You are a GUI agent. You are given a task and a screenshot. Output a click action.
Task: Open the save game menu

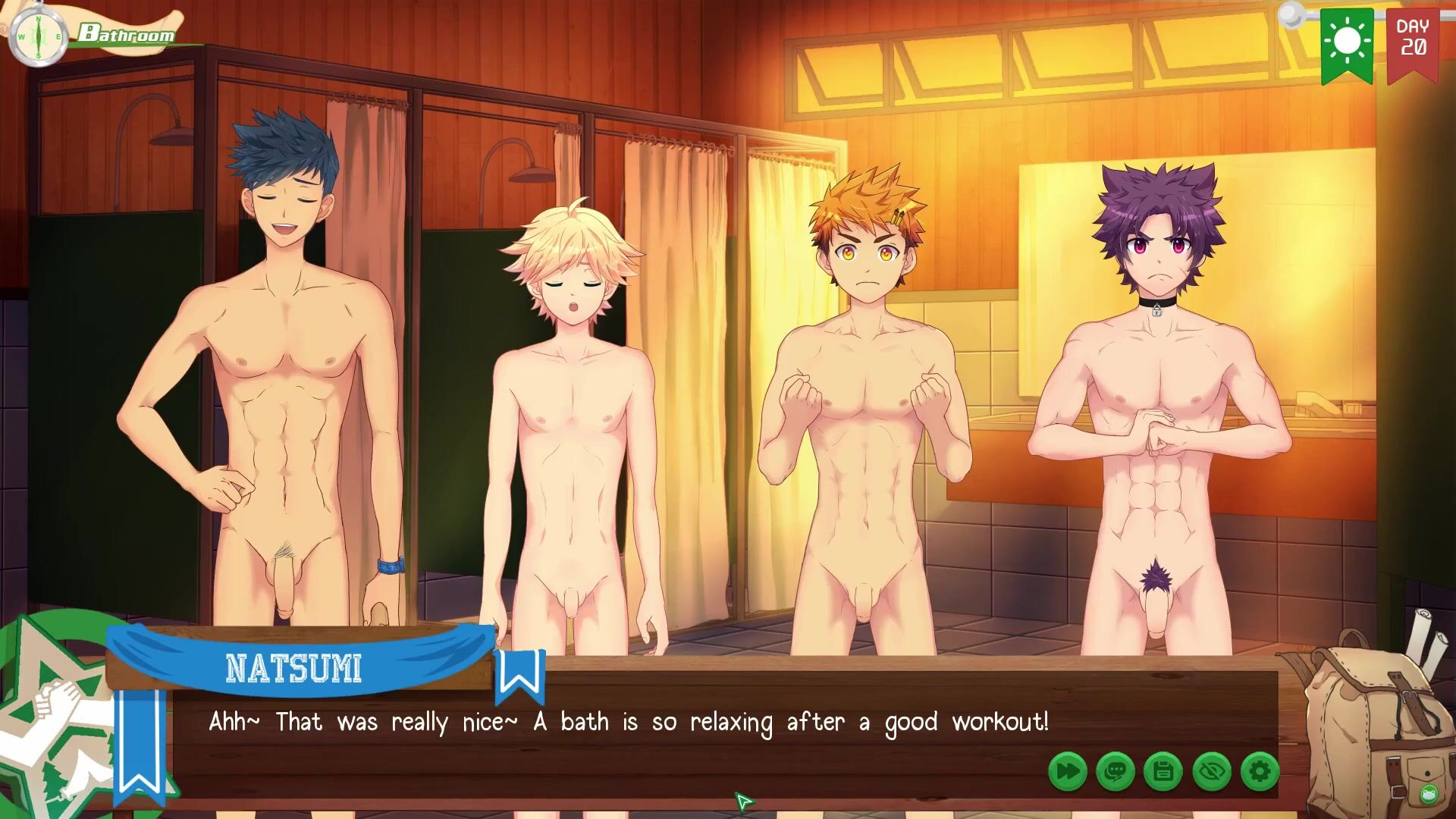[1163, 772]
